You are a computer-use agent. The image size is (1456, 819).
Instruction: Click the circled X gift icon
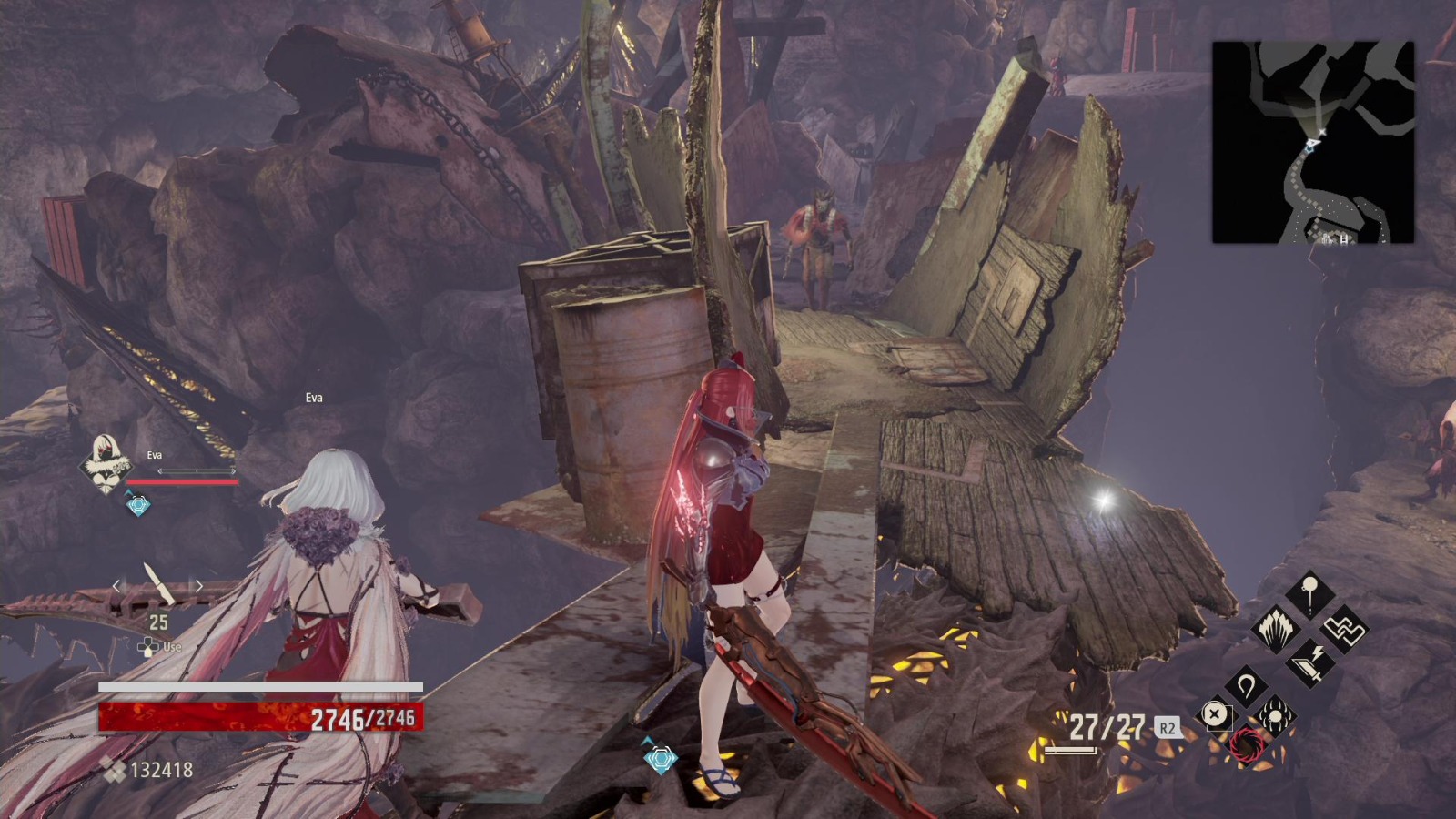tap(1215, 713)
